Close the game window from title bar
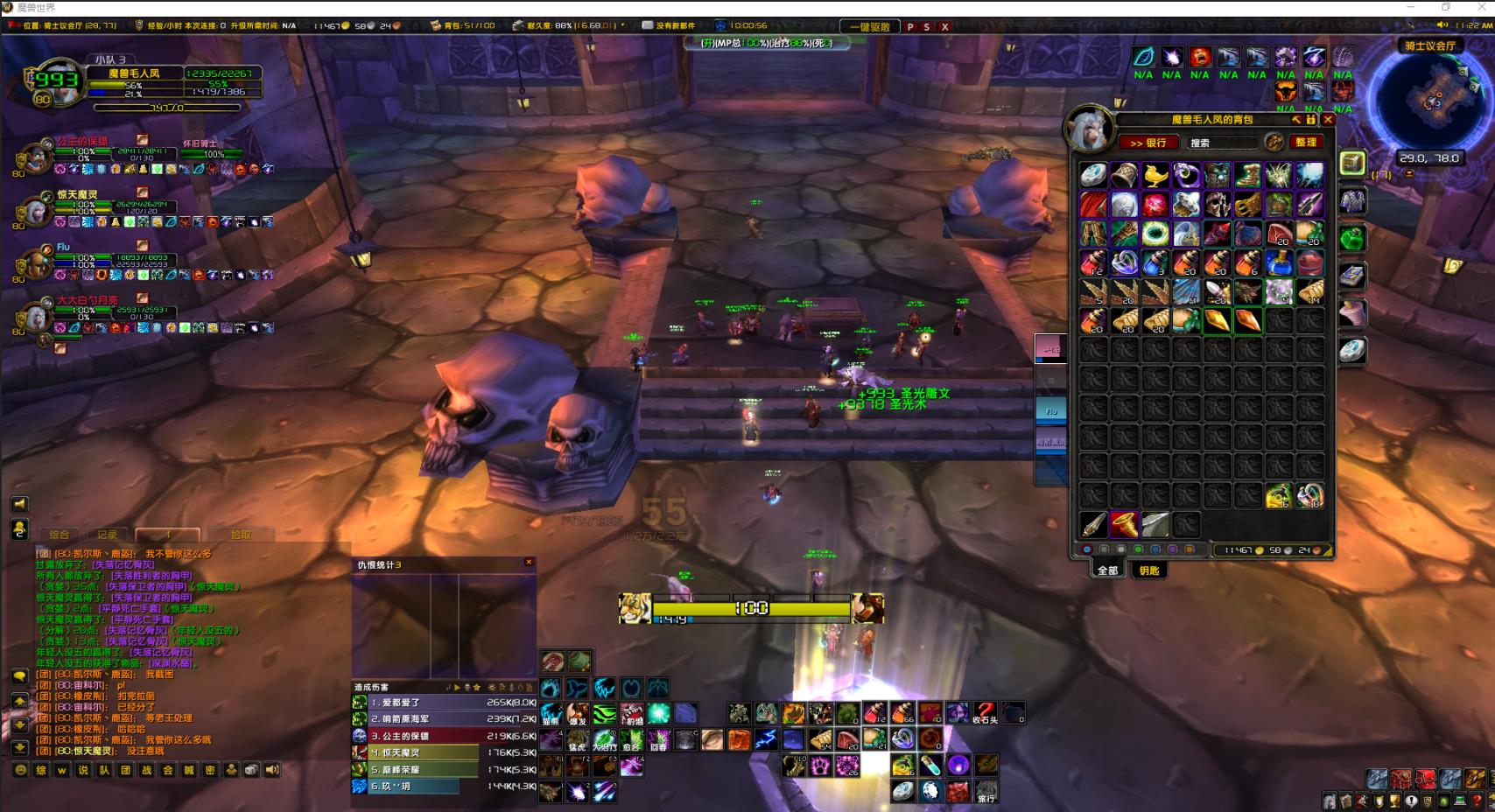 click(x=1480, y=7)
